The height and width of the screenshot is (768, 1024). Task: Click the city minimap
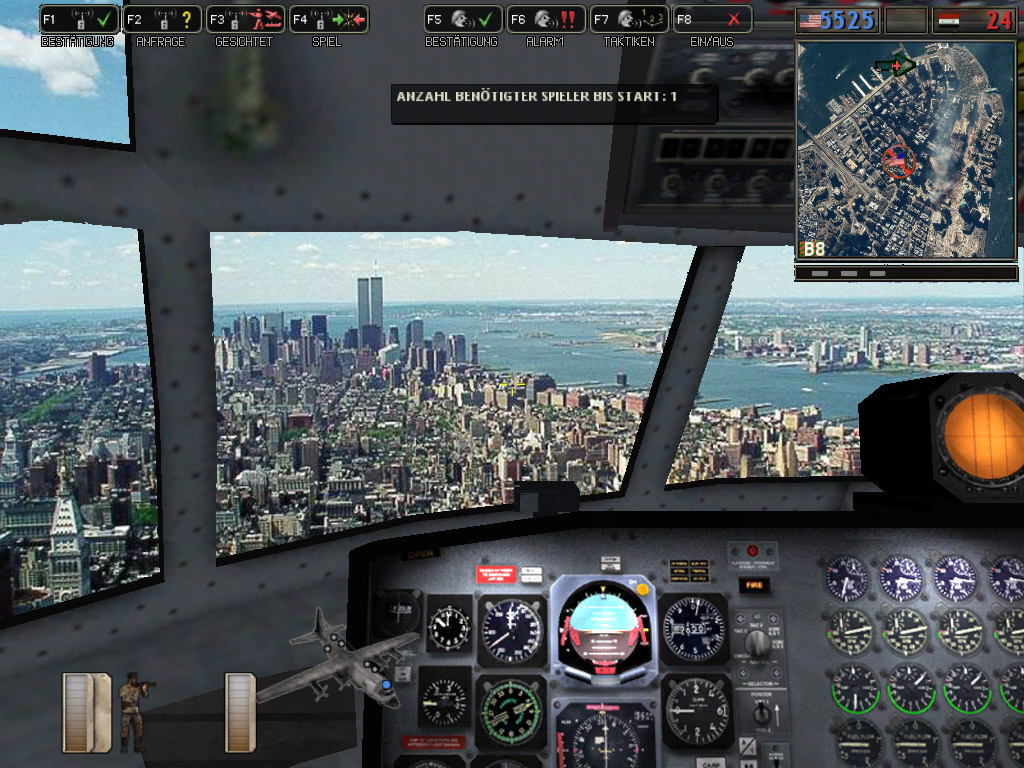904,150
